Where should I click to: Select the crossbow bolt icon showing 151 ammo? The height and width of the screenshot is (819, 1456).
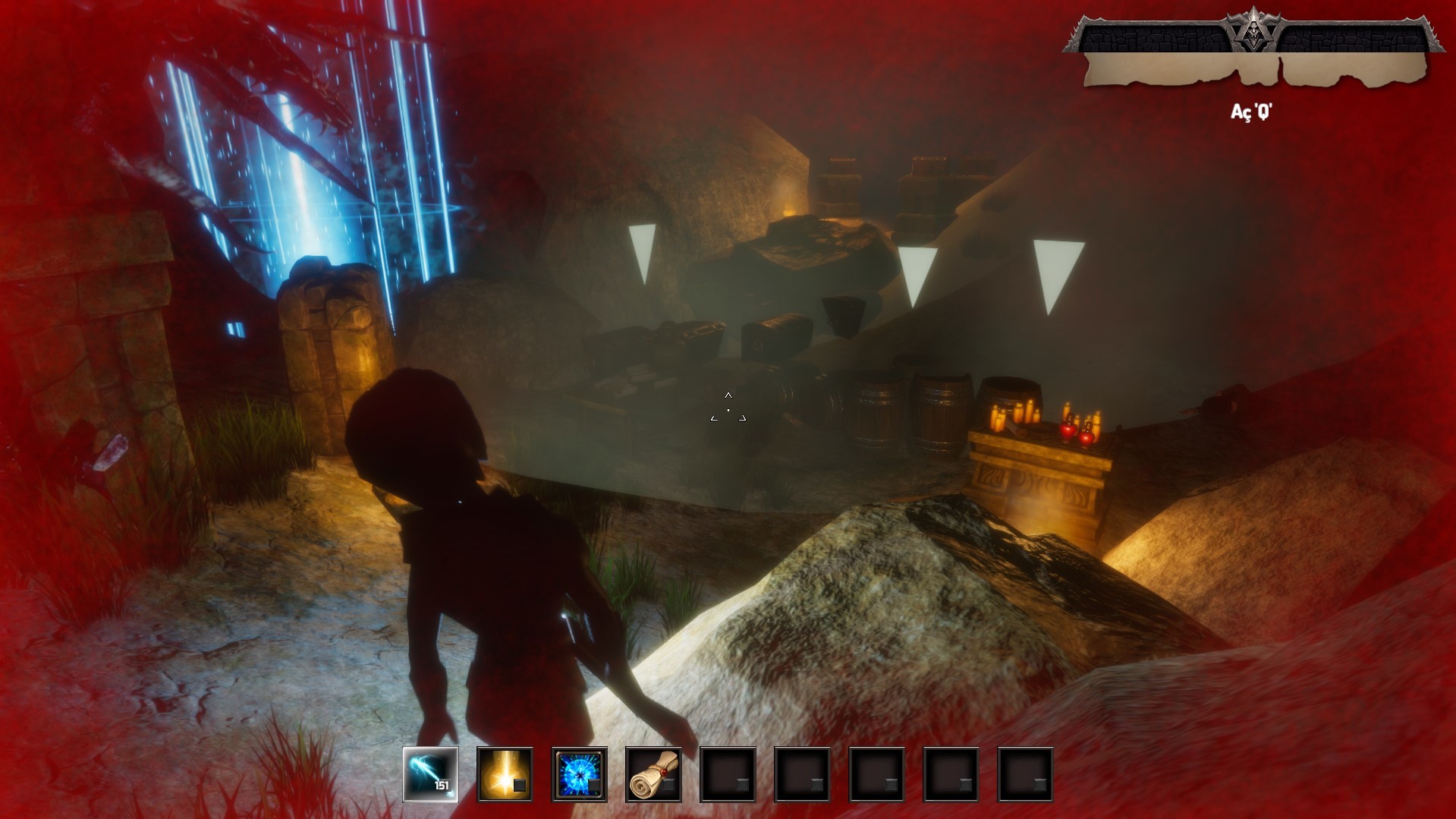pyautogui.click(x=430, y=775)
